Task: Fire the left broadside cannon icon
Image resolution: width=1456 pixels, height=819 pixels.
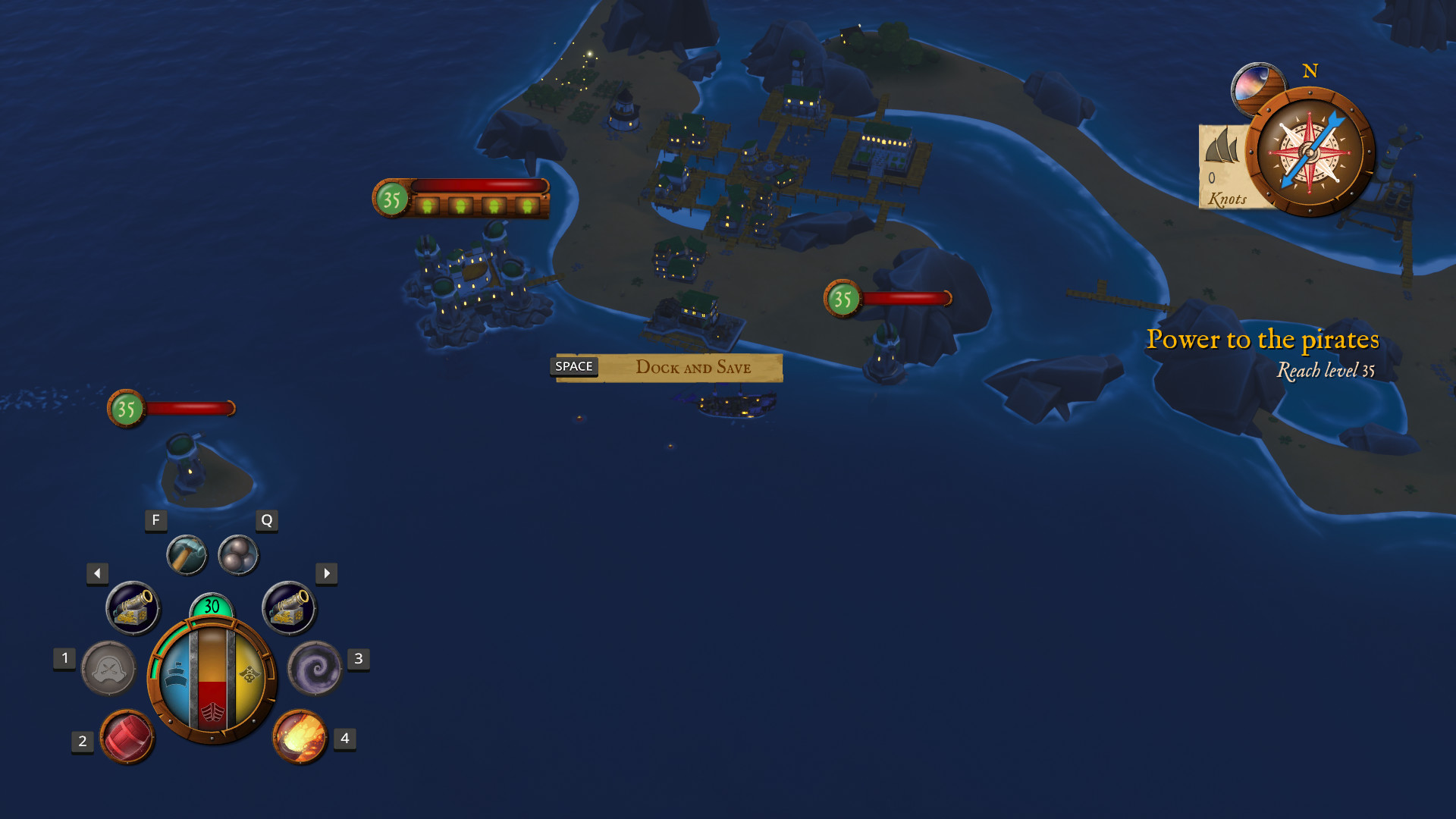Action: point(132,607)
